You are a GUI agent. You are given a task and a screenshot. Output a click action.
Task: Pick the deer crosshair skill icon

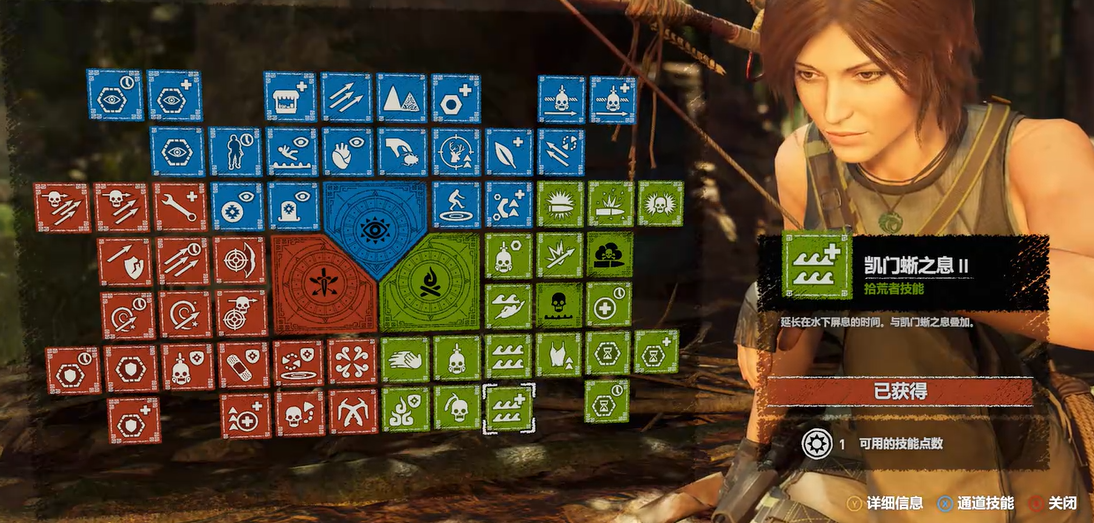[x=456, y=151]
